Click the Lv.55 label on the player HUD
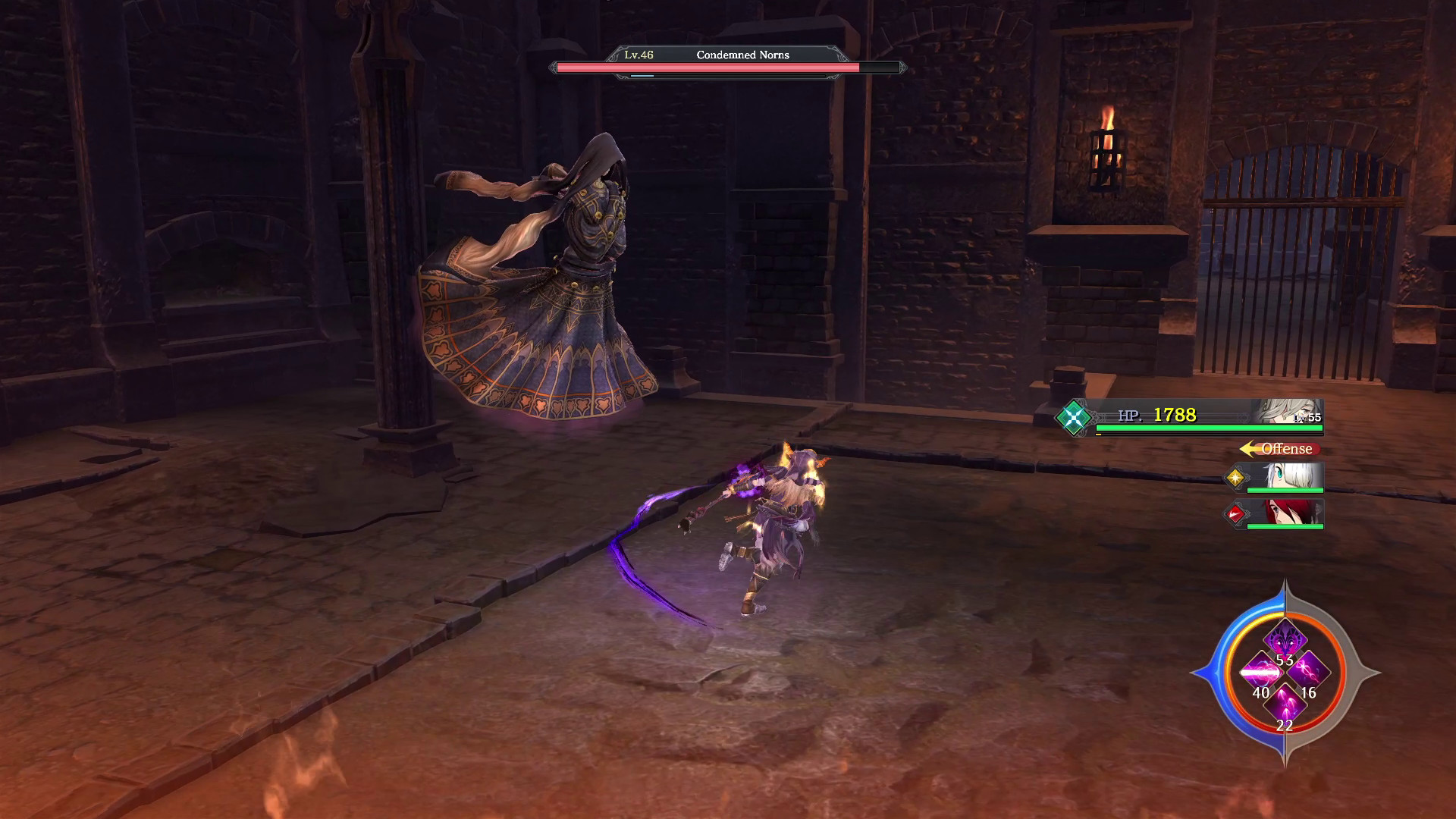This screenshot has width=1456, height=819. tap(1307, 418)
